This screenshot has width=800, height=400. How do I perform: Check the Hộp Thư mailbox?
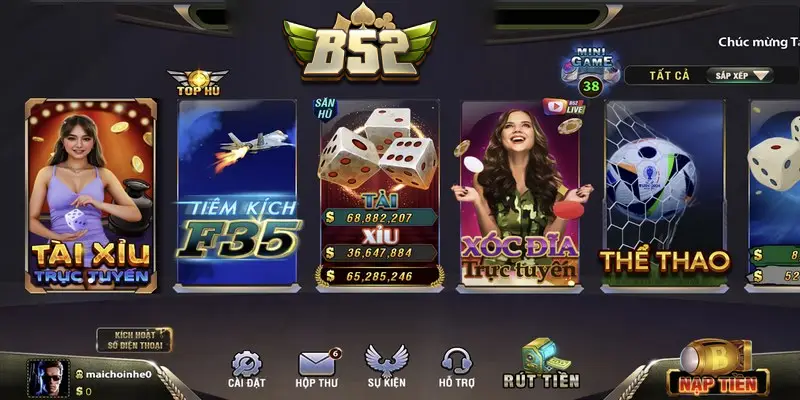[315, 369]
